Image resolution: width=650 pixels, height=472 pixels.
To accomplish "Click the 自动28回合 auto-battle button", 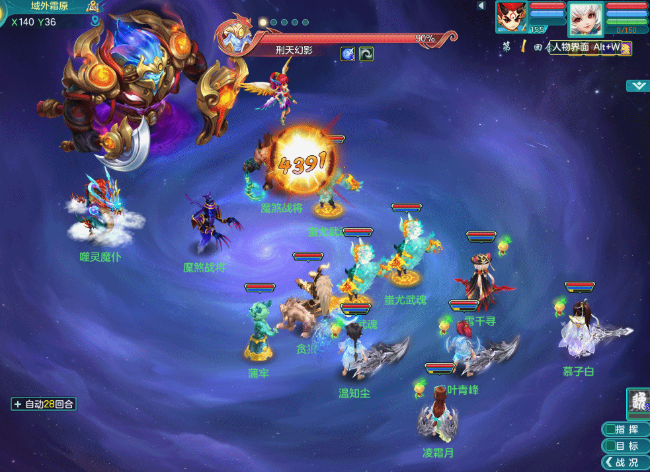I will click(x=44, y=404).
